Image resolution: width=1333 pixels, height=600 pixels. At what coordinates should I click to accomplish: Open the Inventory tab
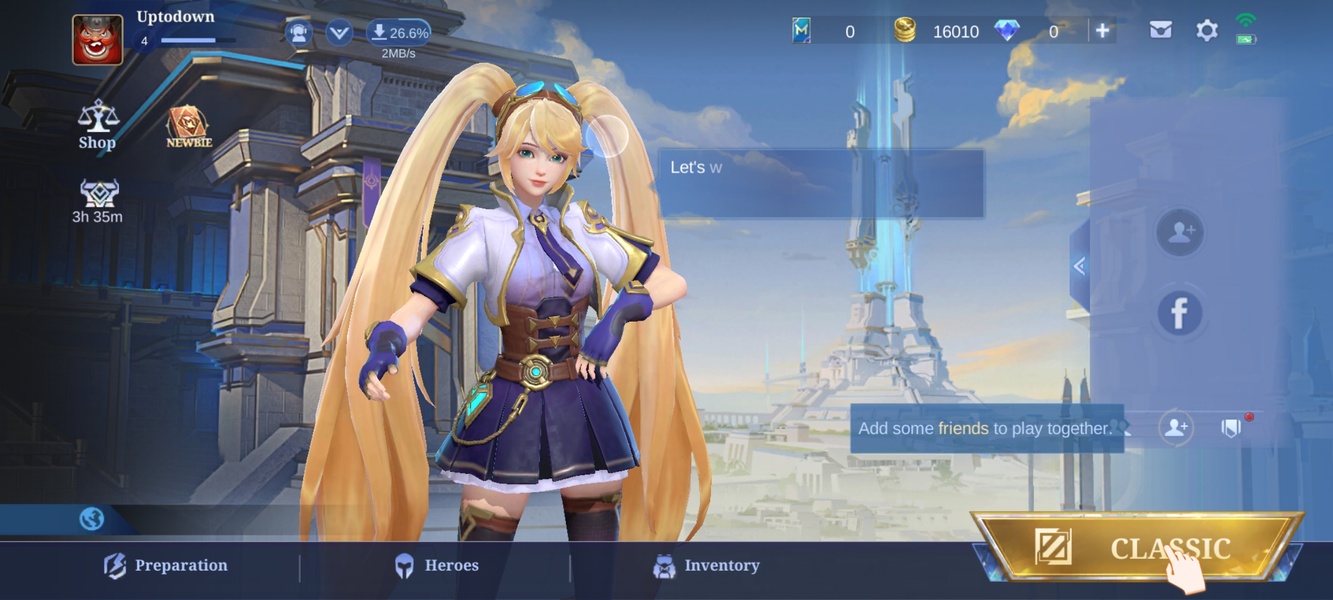(706, 566)
